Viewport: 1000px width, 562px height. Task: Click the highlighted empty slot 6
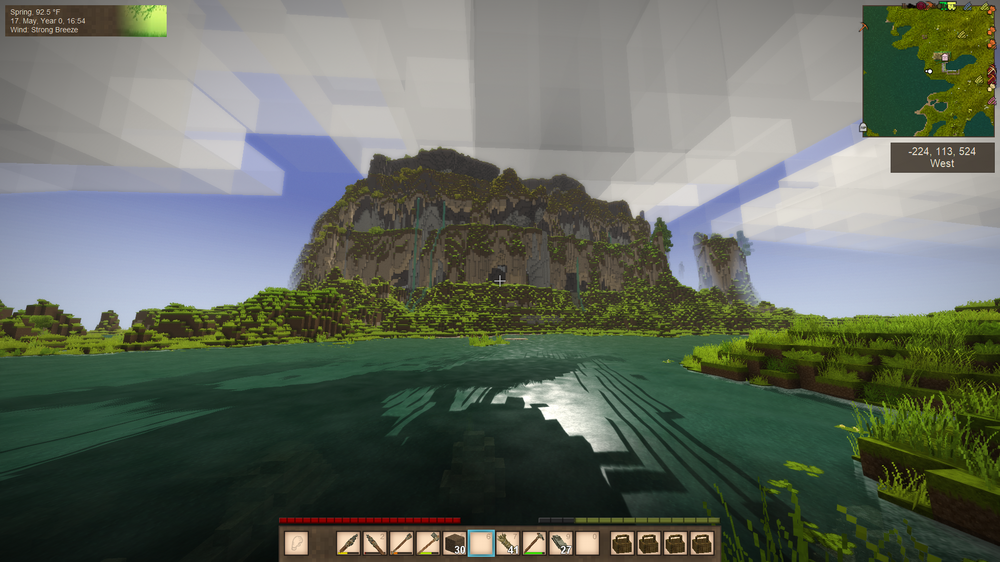[481, 543]
